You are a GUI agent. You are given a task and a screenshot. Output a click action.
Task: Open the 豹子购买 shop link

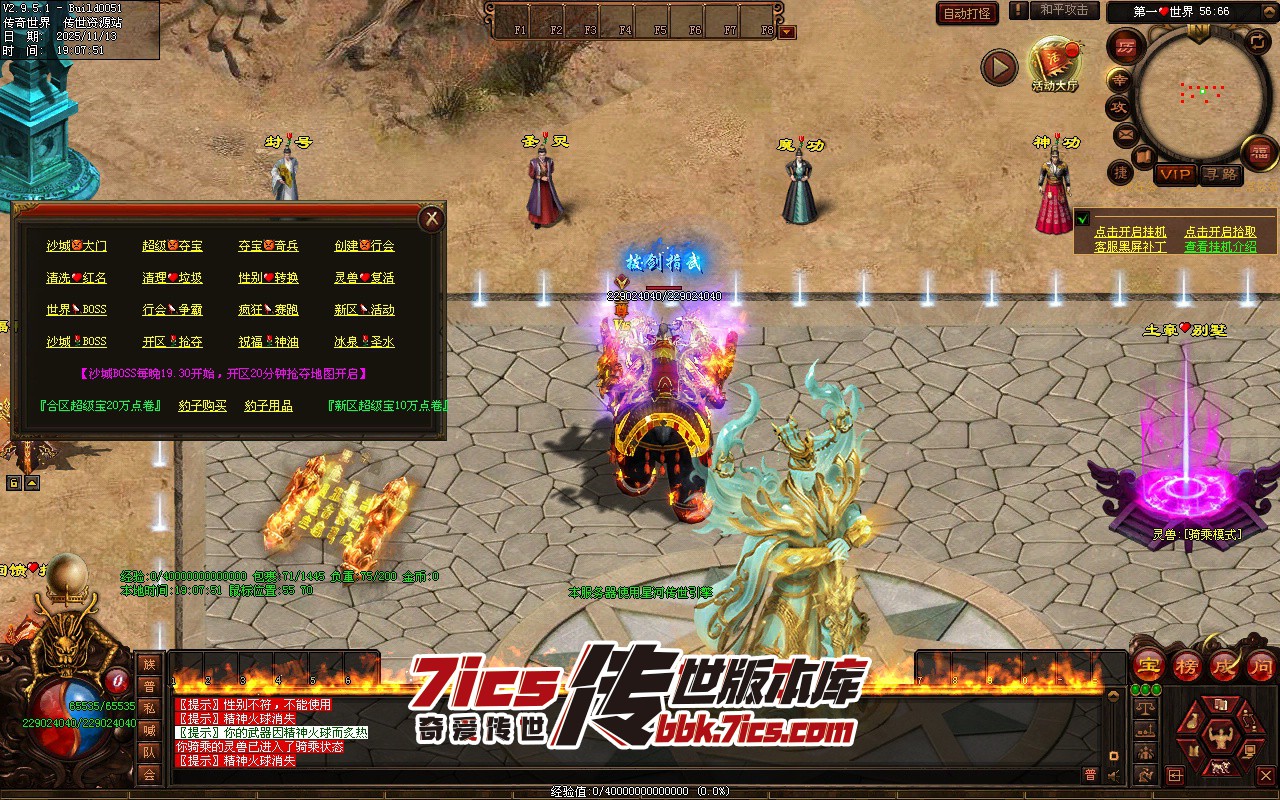tap(202, 406)
